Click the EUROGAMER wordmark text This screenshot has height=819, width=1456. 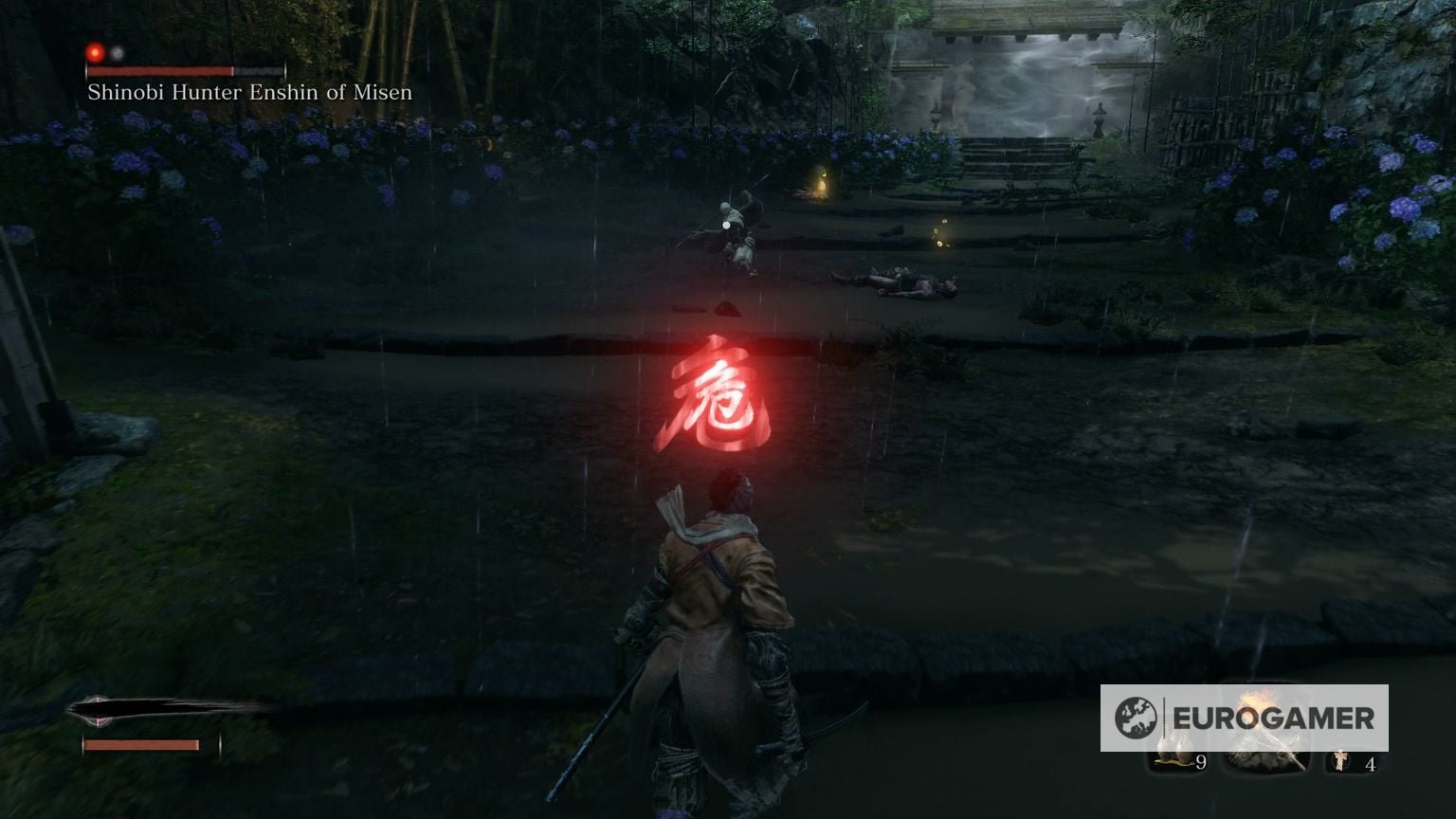[1273, 718]
